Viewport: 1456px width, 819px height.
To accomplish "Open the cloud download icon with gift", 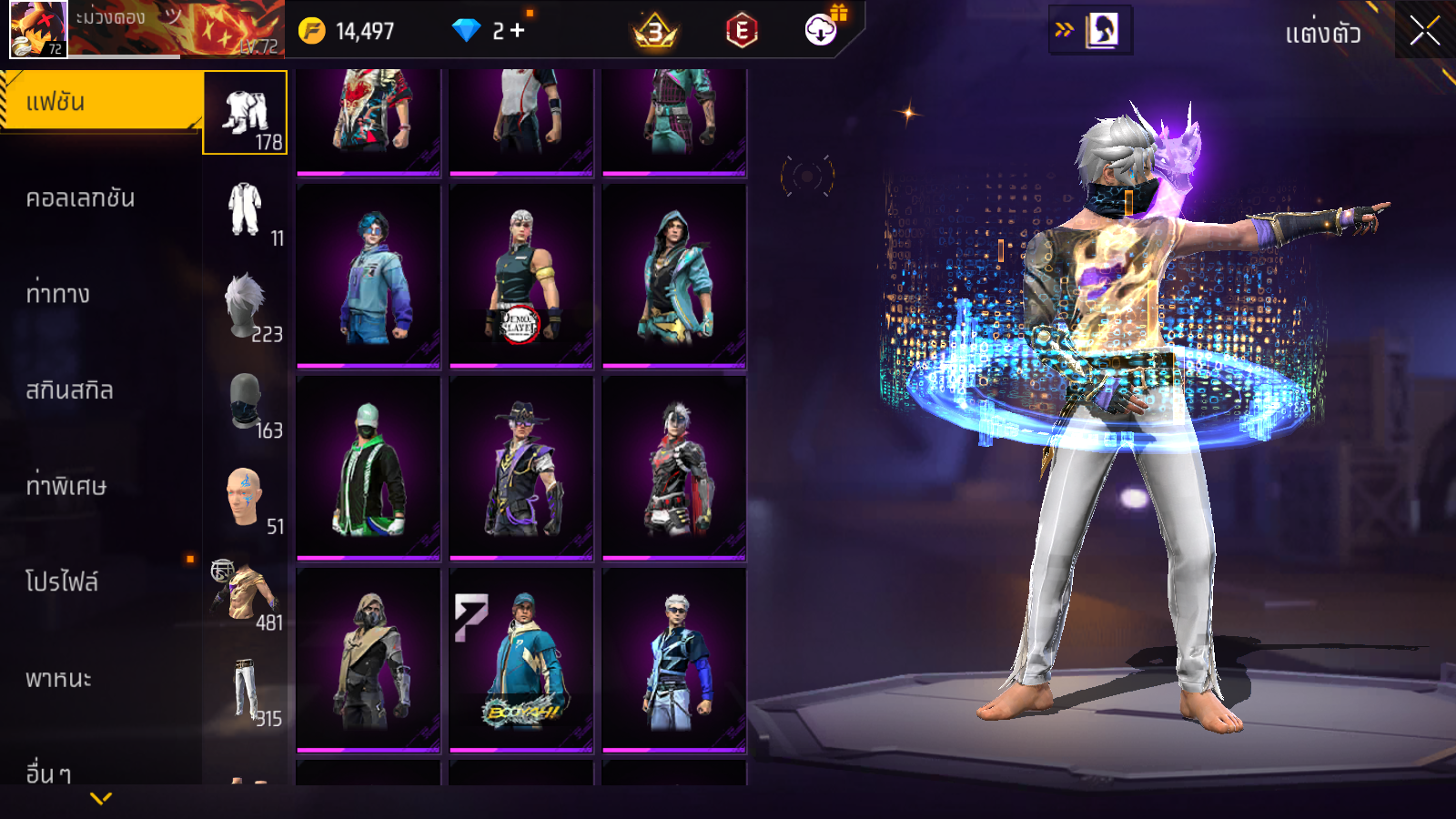I will [821, 30].
